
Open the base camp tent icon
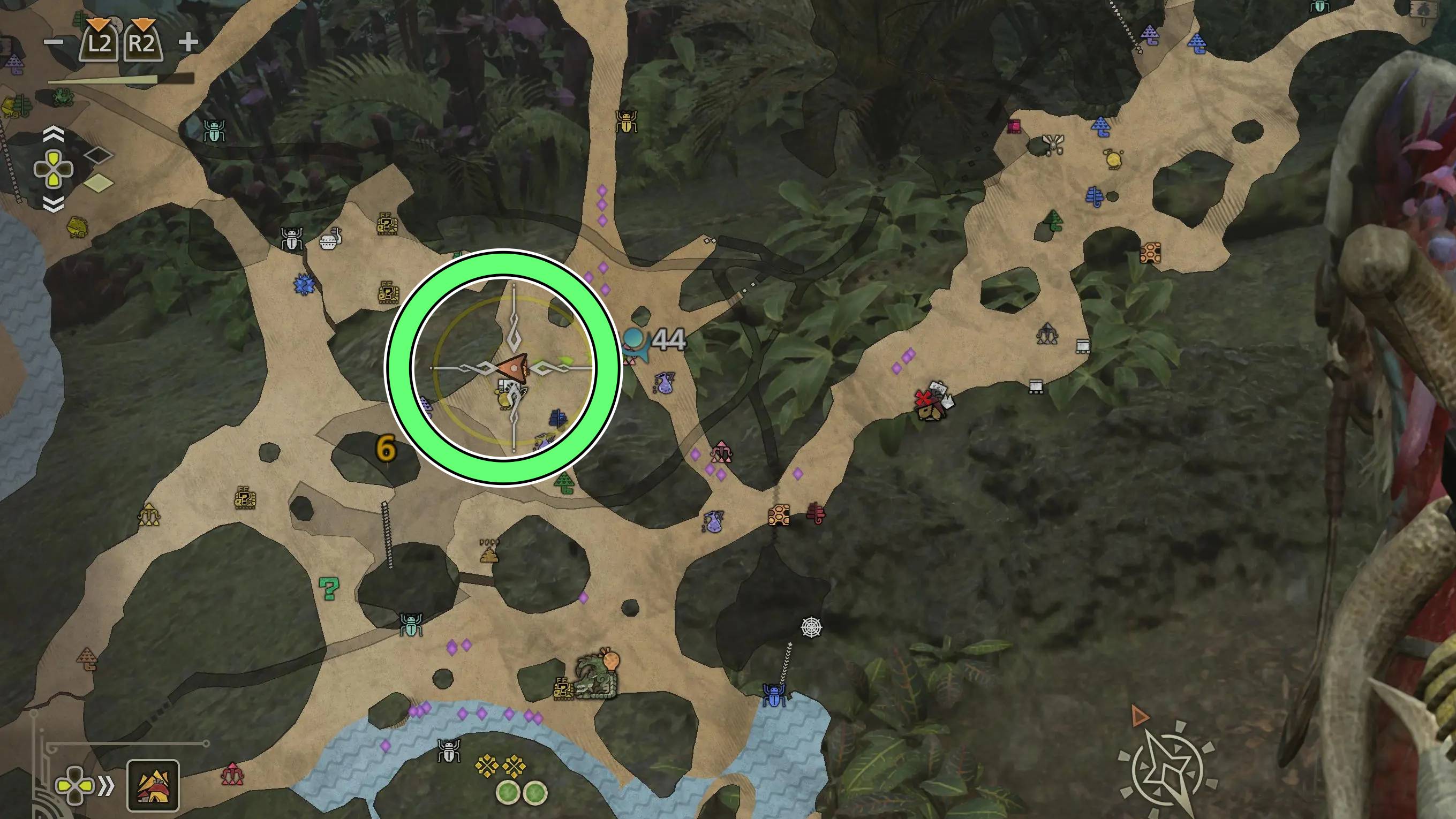[x=153, y=785]
